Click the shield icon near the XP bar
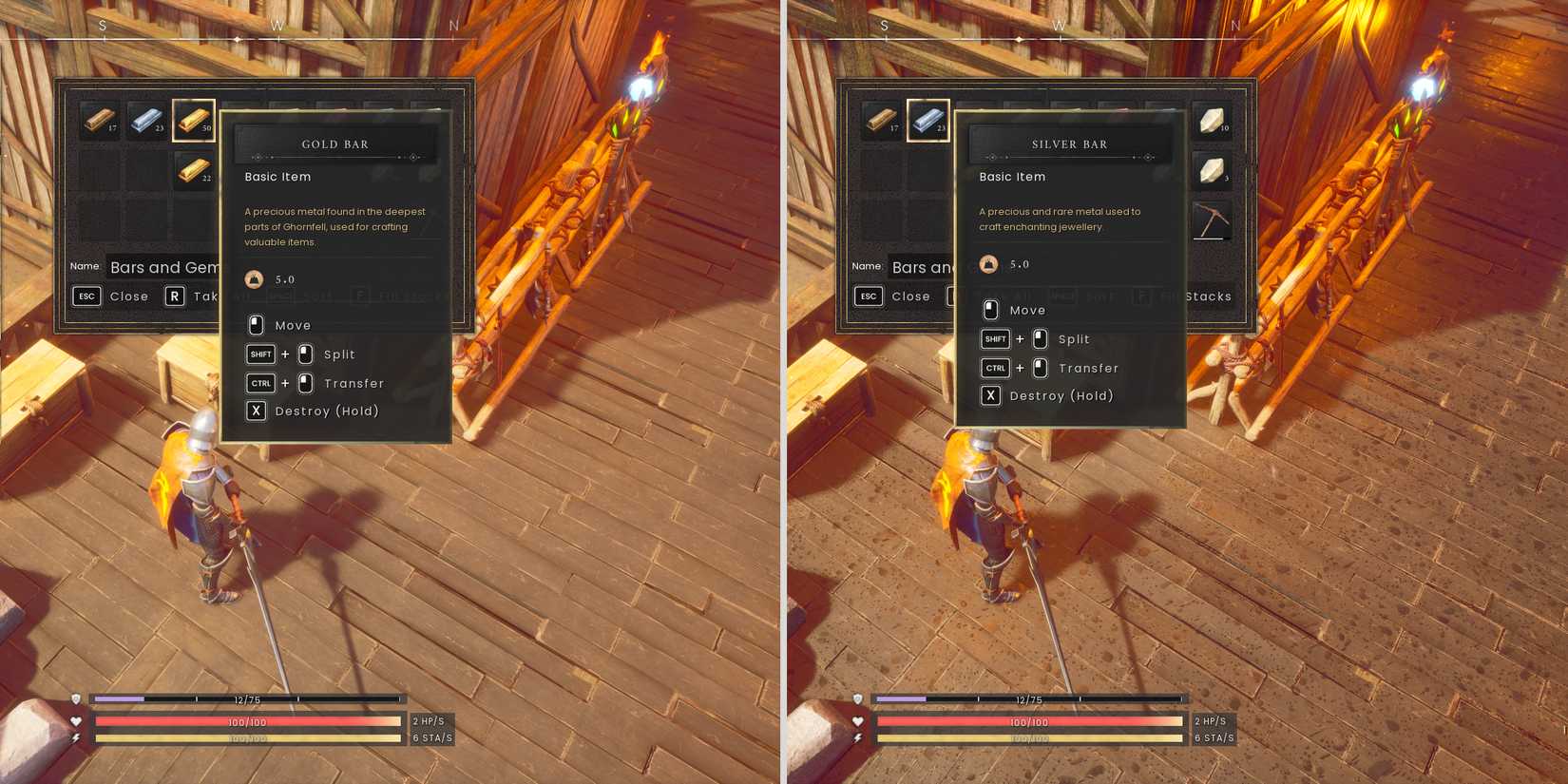The width and height of the screenshot is (1568, 784). (x=76, y=698)
